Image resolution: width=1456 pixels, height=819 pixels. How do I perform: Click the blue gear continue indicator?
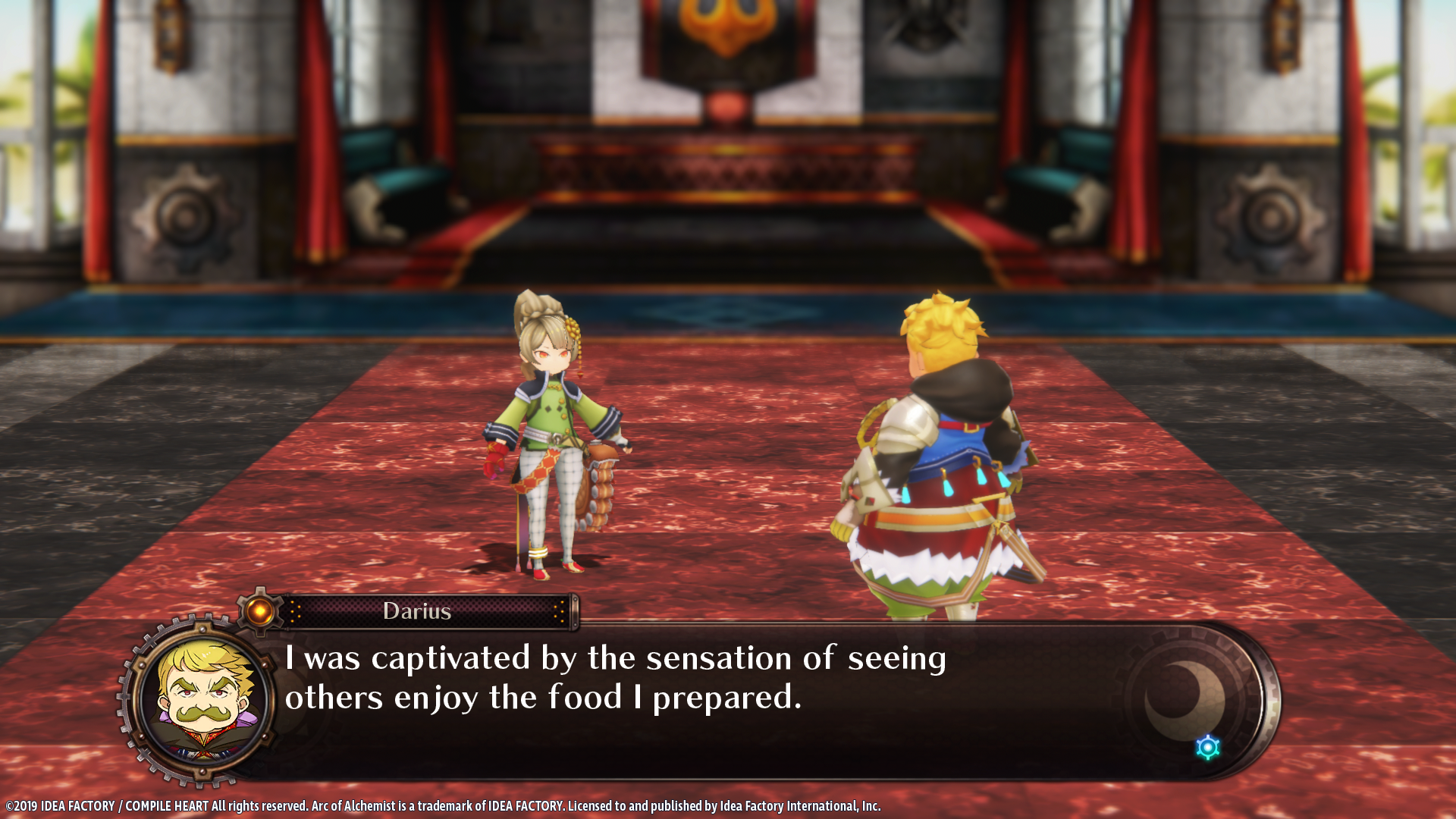coord(1207,748)
